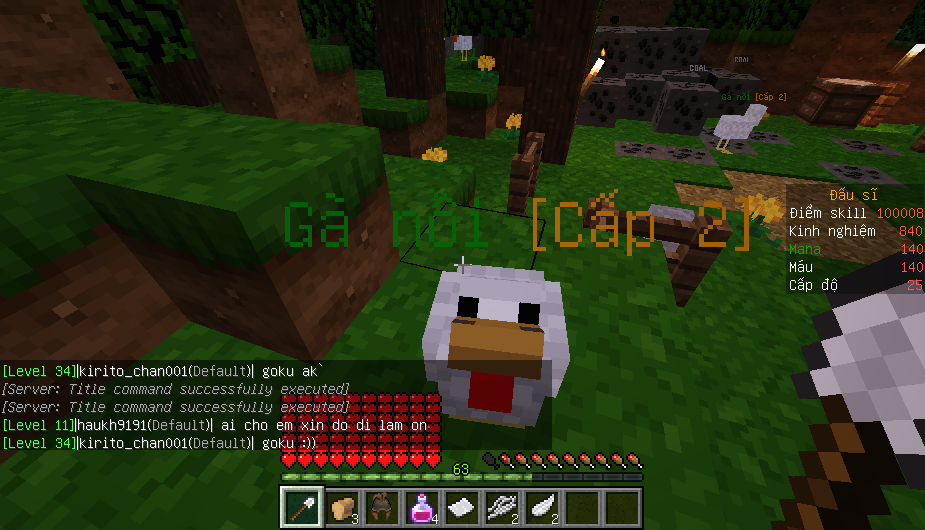The width and height of the screenshot is (925, 530).
Task: Select the pink potion slot
Action: 421,508
